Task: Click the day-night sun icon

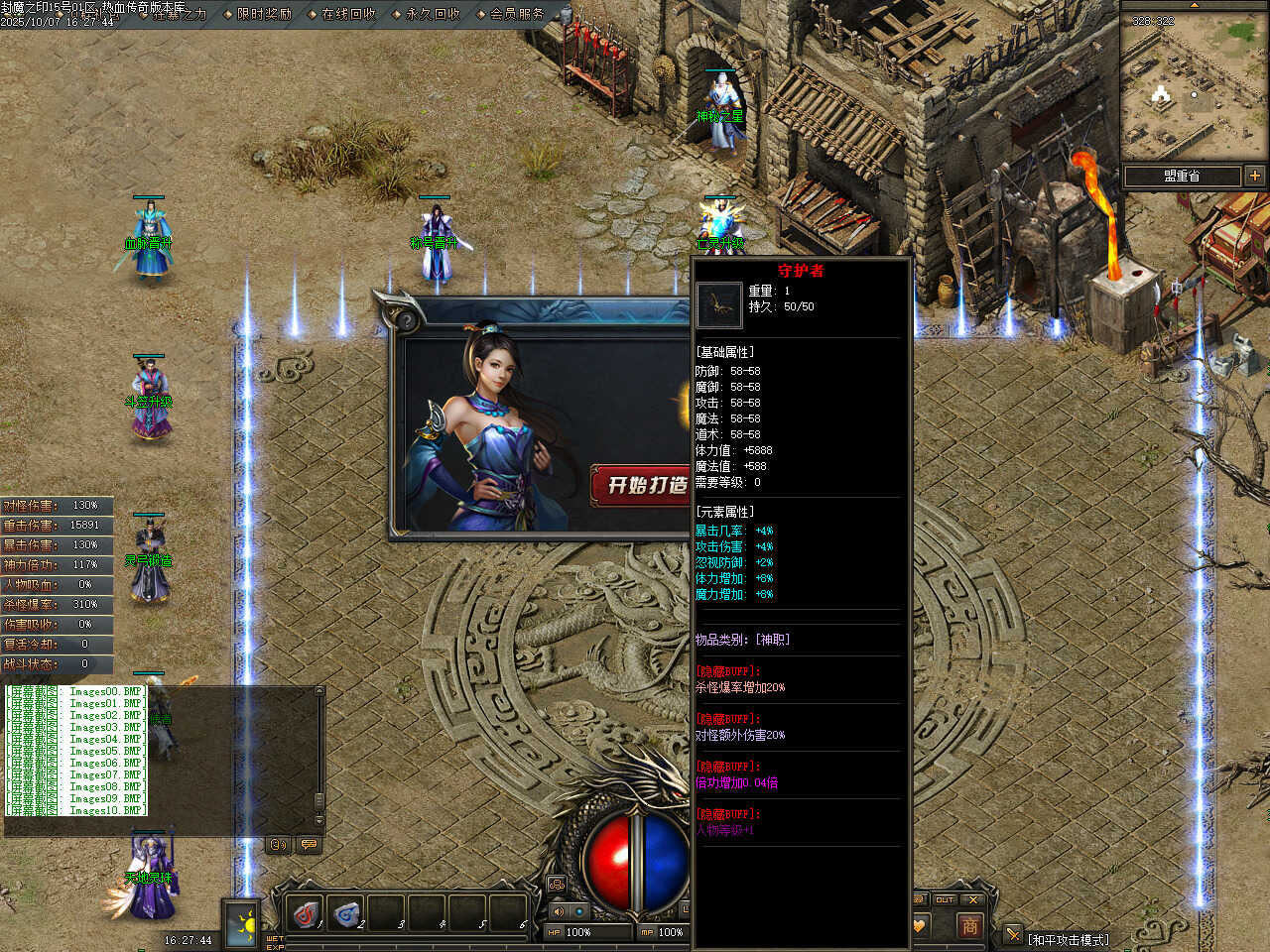Action: (241, 925)
